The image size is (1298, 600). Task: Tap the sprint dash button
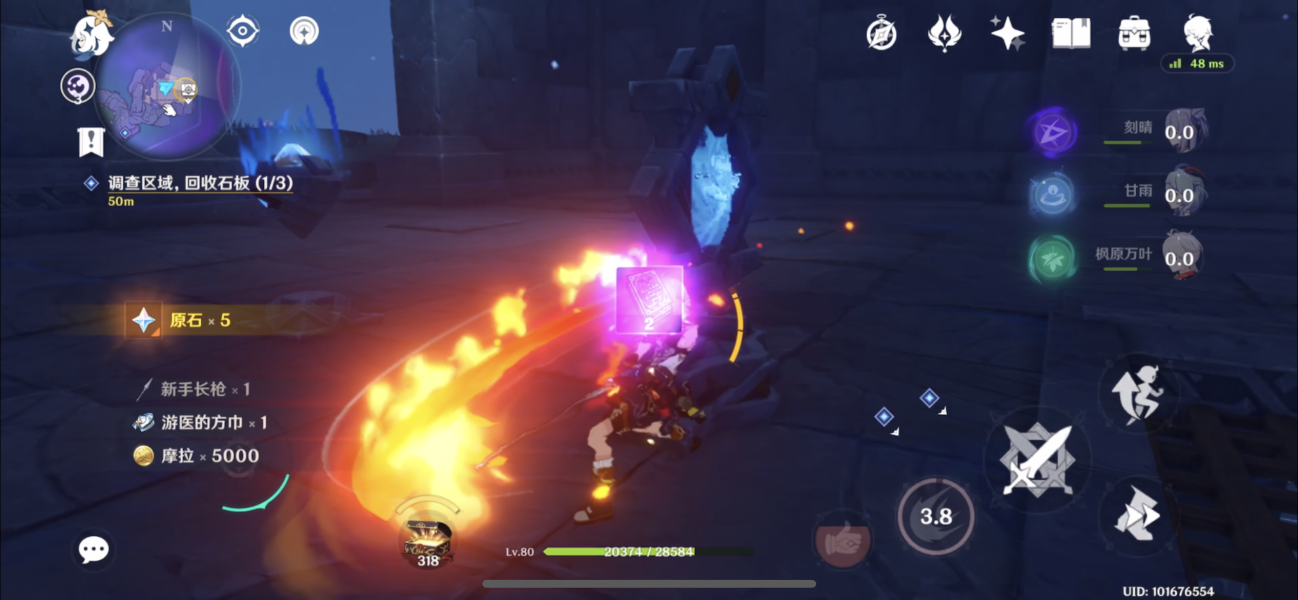tap(1139, 516)
